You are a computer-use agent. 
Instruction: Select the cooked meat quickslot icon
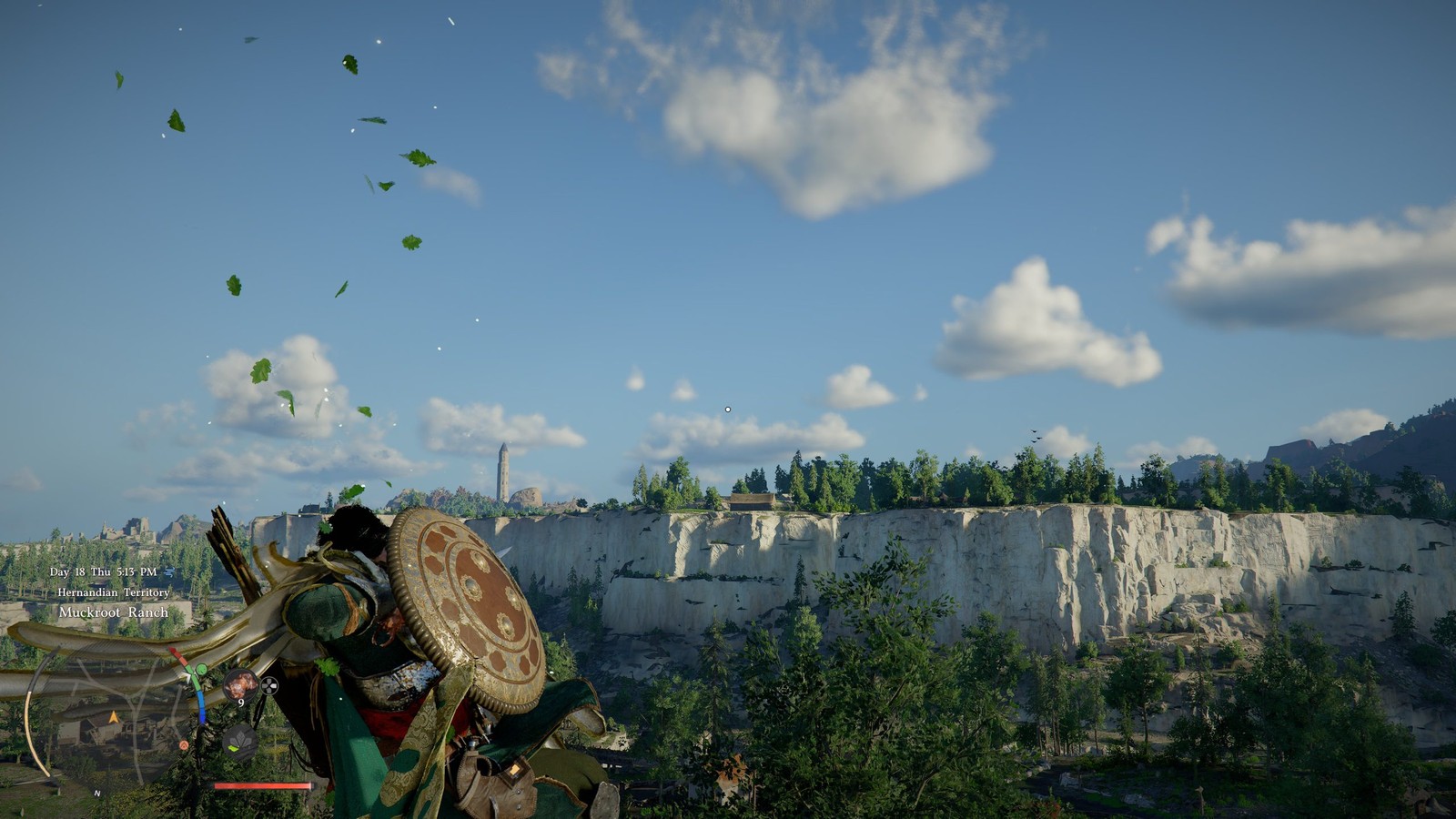[x=241, y=684]
